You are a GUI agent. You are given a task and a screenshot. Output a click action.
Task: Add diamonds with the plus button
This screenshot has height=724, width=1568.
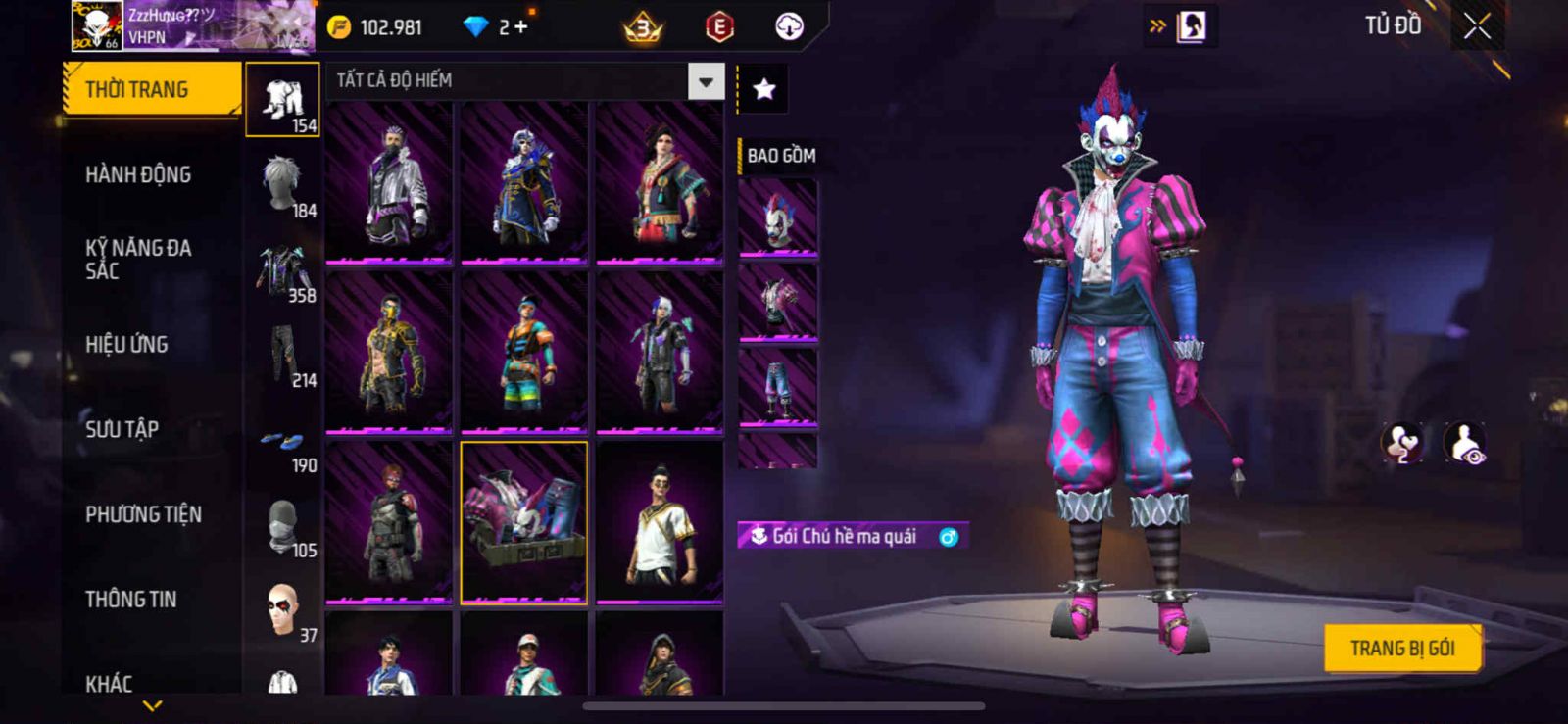pyautogui.click(x=520, y=27)
